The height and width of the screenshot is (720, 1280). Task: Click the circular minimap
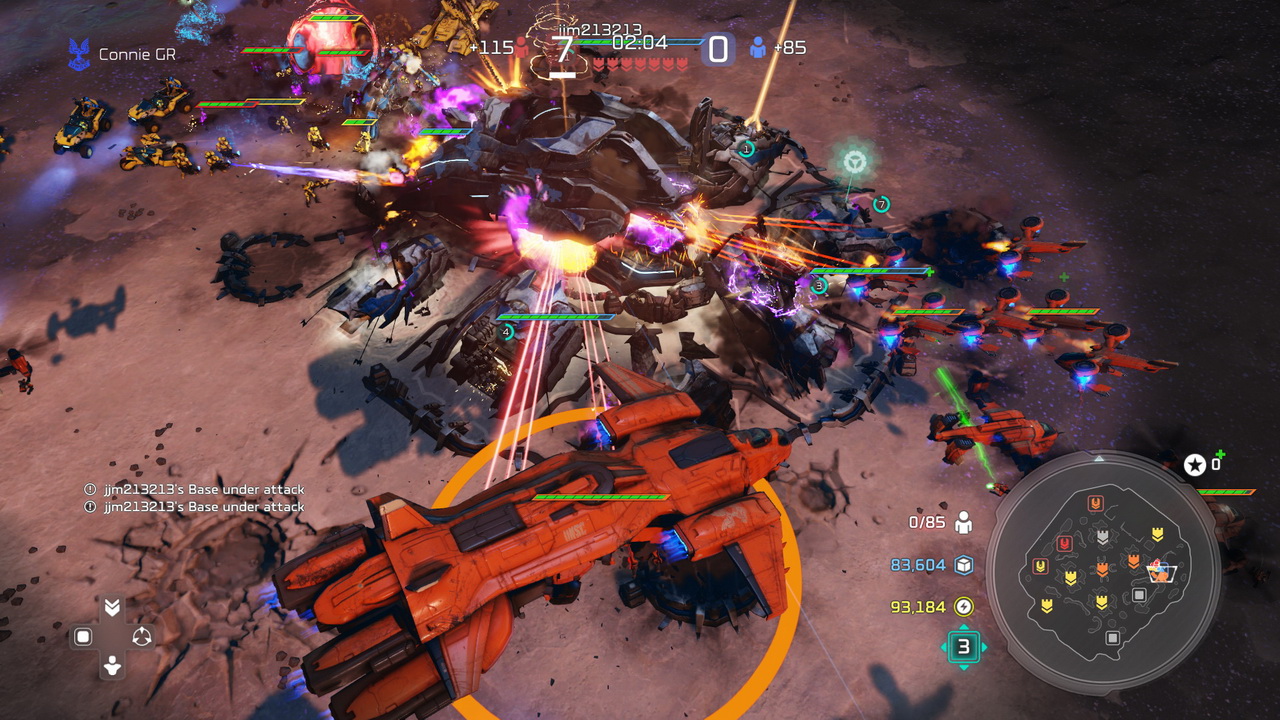point(1103,571)
